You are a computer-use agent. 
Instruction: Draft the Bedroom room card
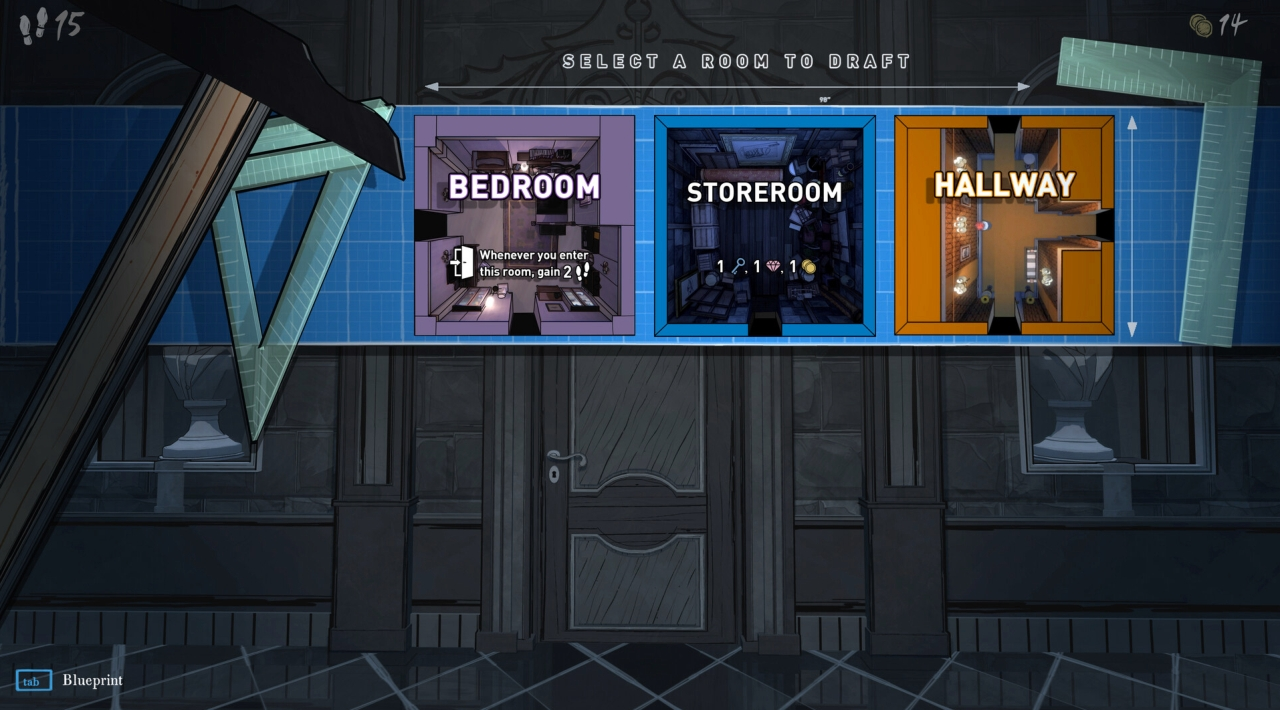[x=524, y=225]
